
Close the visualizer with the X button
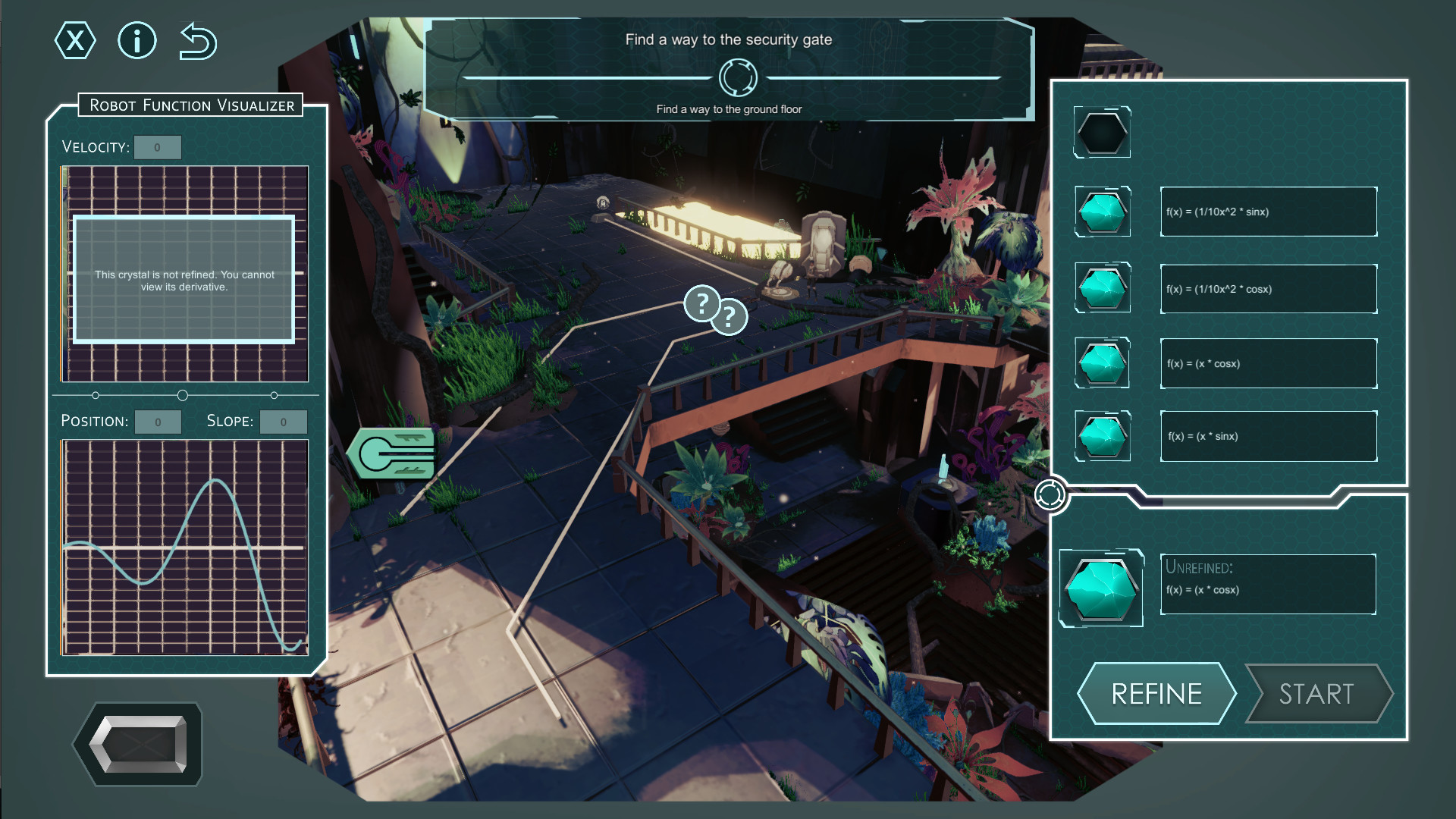(75, 41)
